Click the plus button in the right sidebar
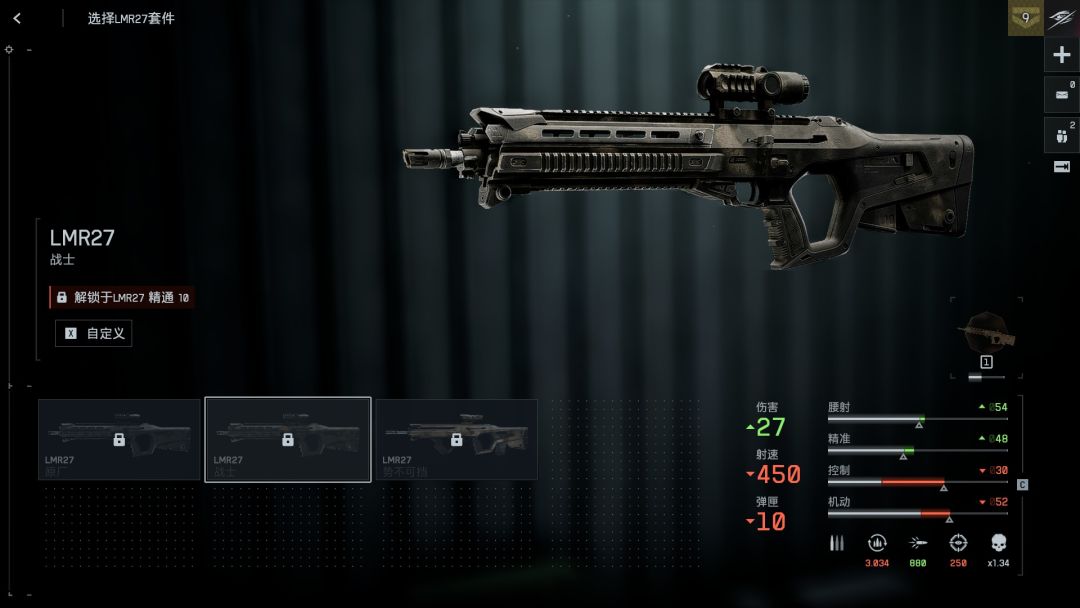Screen dimensions: 1080x608 pyautogui.click(x=1062, y=55)
